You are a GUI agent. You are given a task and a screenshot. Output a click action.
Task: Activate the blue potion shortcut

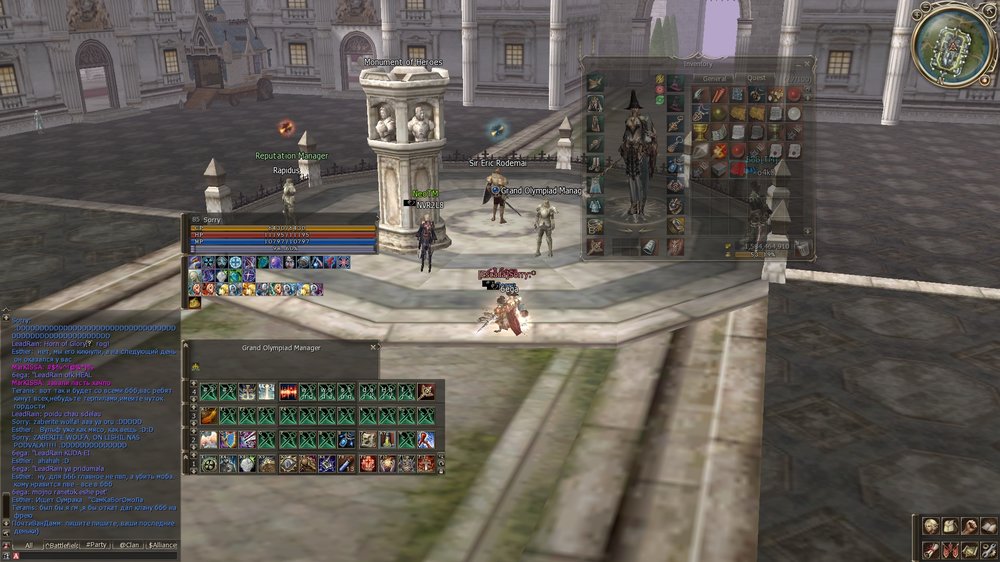click(346, 440)
